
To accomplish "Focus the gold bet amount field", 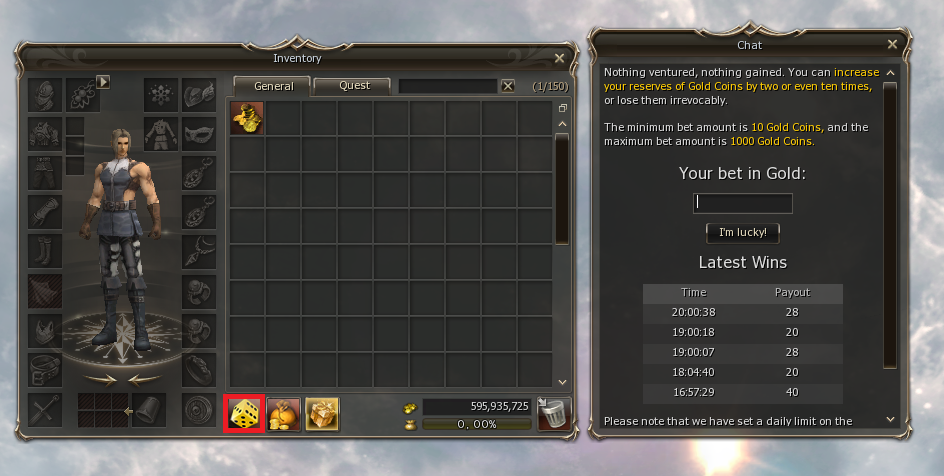I will tap(743, 203).
